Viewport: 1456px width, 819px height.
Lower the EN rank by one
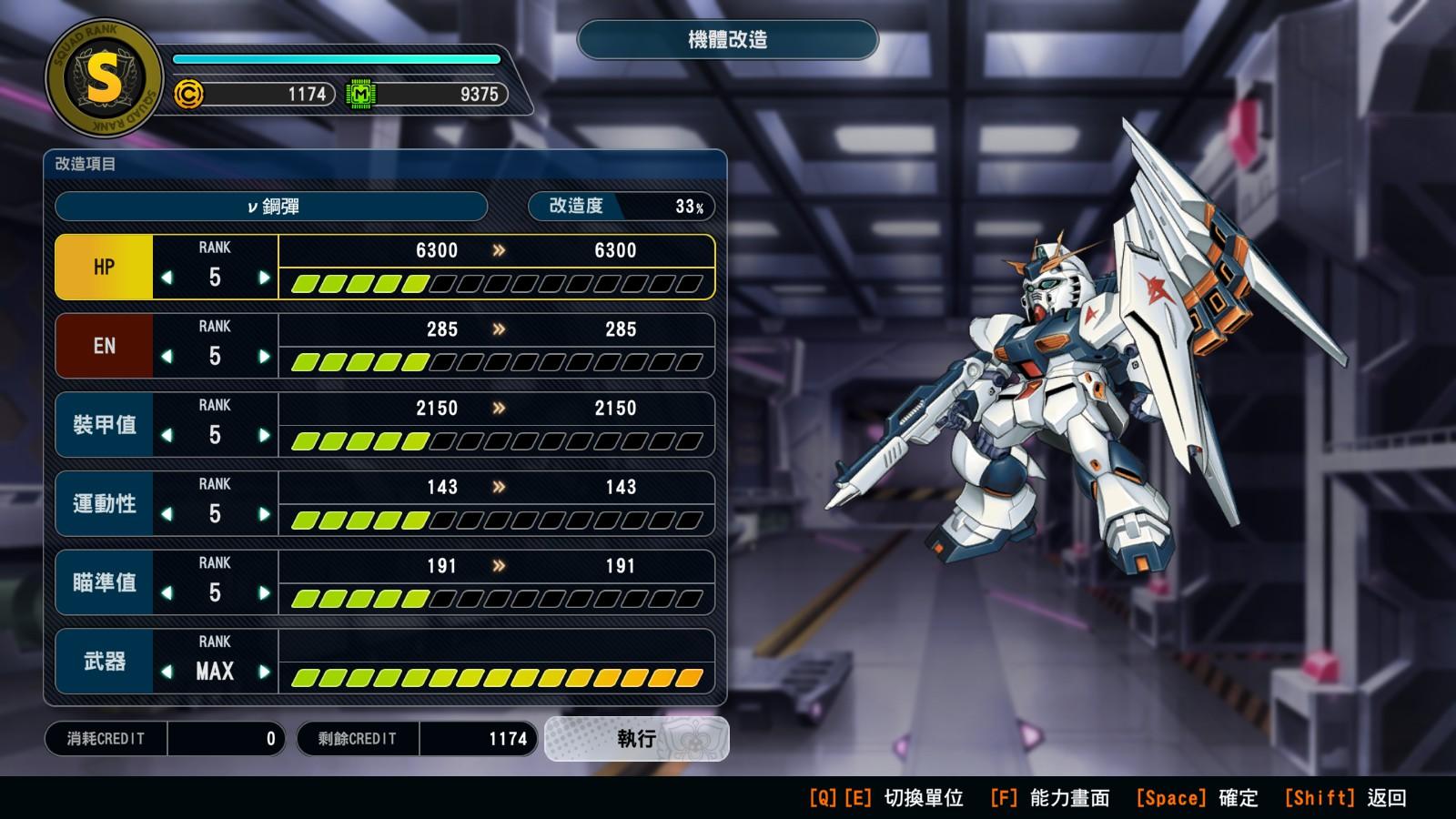tap(167, 357)
